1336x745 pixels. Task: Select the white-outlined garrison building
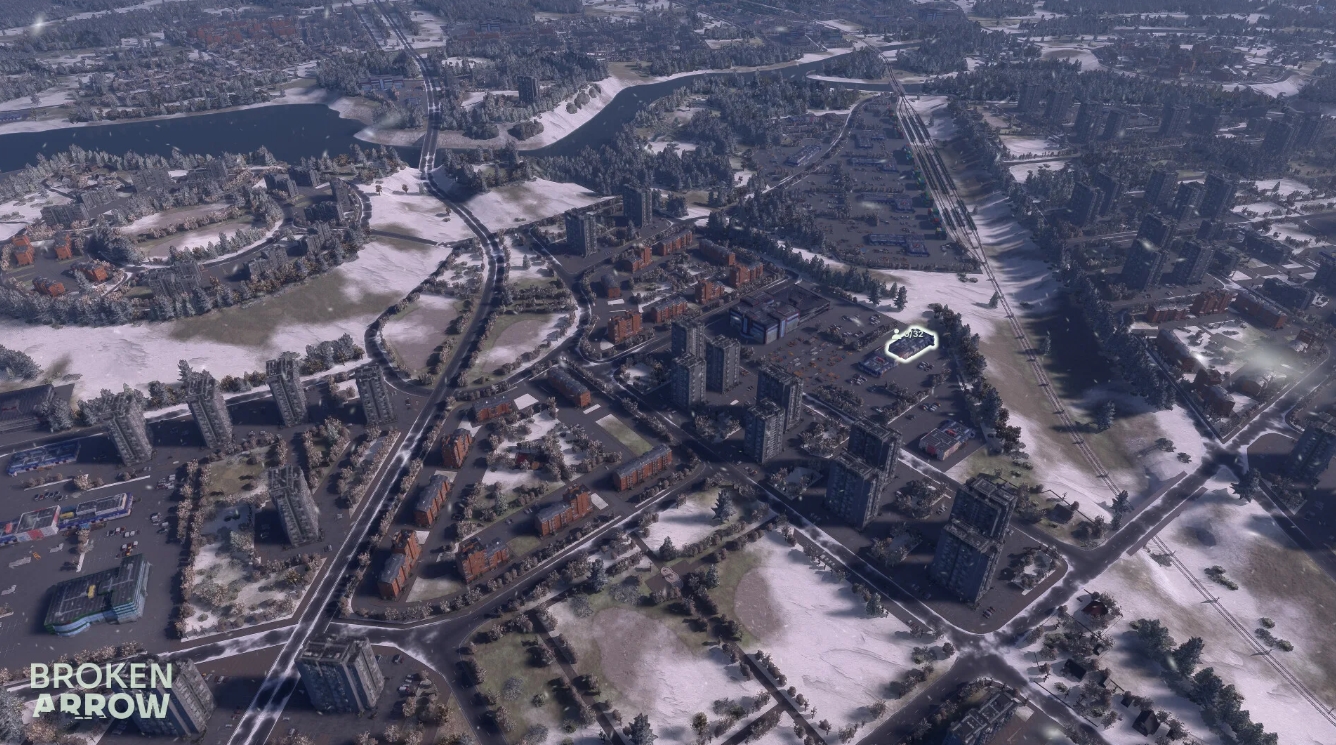(x=910, y=345)
